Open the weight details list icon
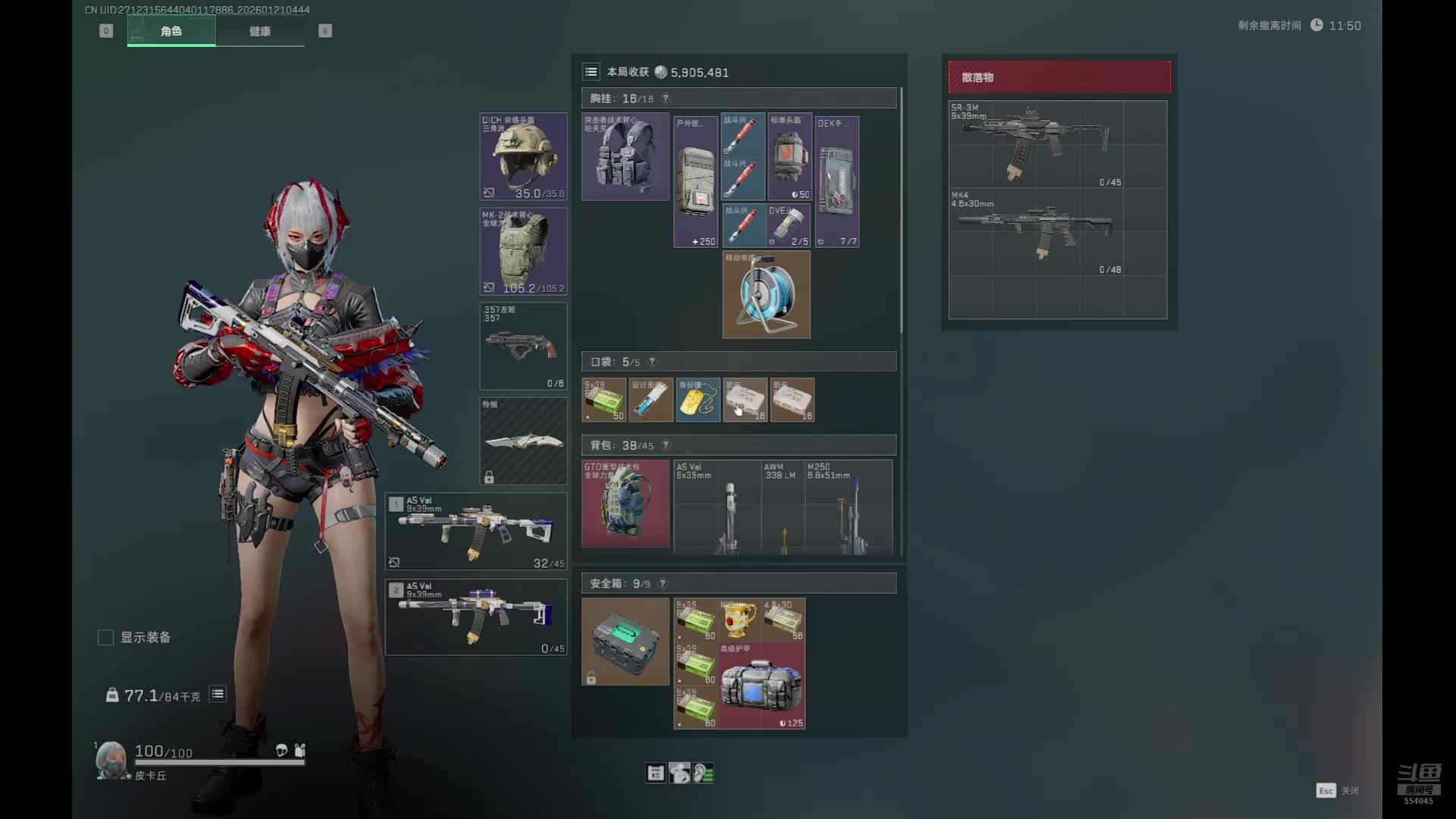Image resolution: width=1456 pixels, height=819 pixels. point(218,695)
